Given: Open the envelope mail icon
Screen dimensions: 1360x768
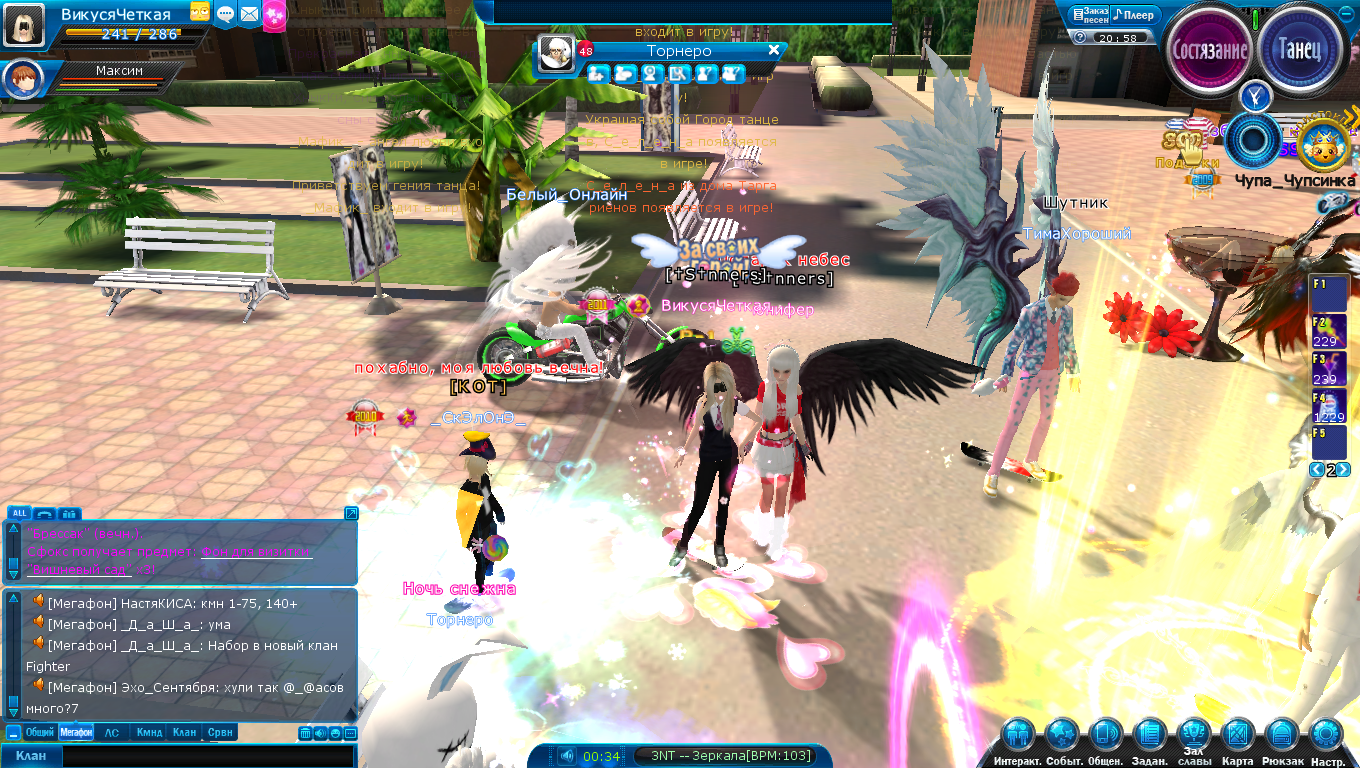Looking at the screenshot, I should click(x=249, y=14).
